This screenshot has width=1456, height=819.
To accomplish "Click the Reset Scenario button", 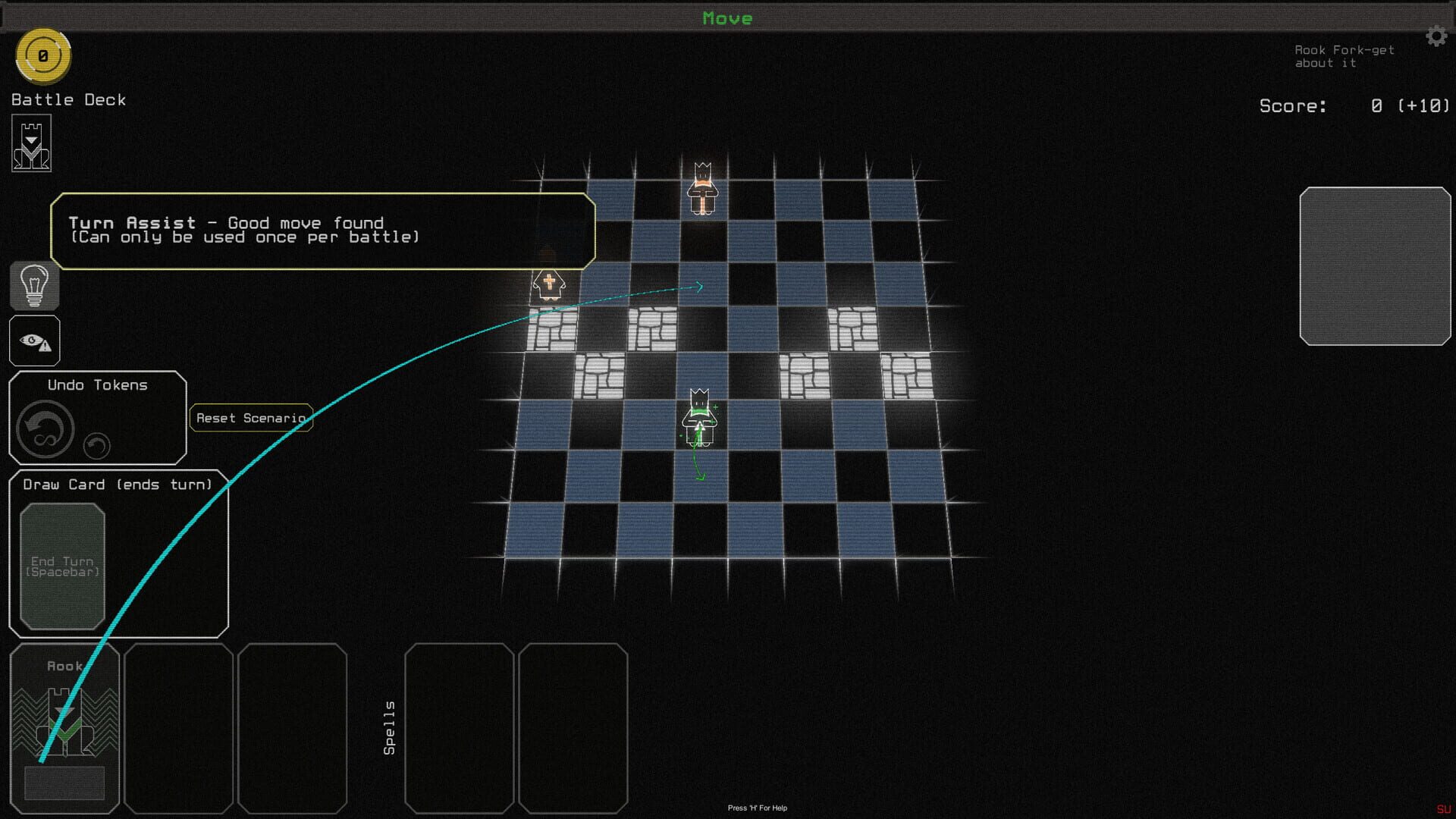I will (251, 418).
